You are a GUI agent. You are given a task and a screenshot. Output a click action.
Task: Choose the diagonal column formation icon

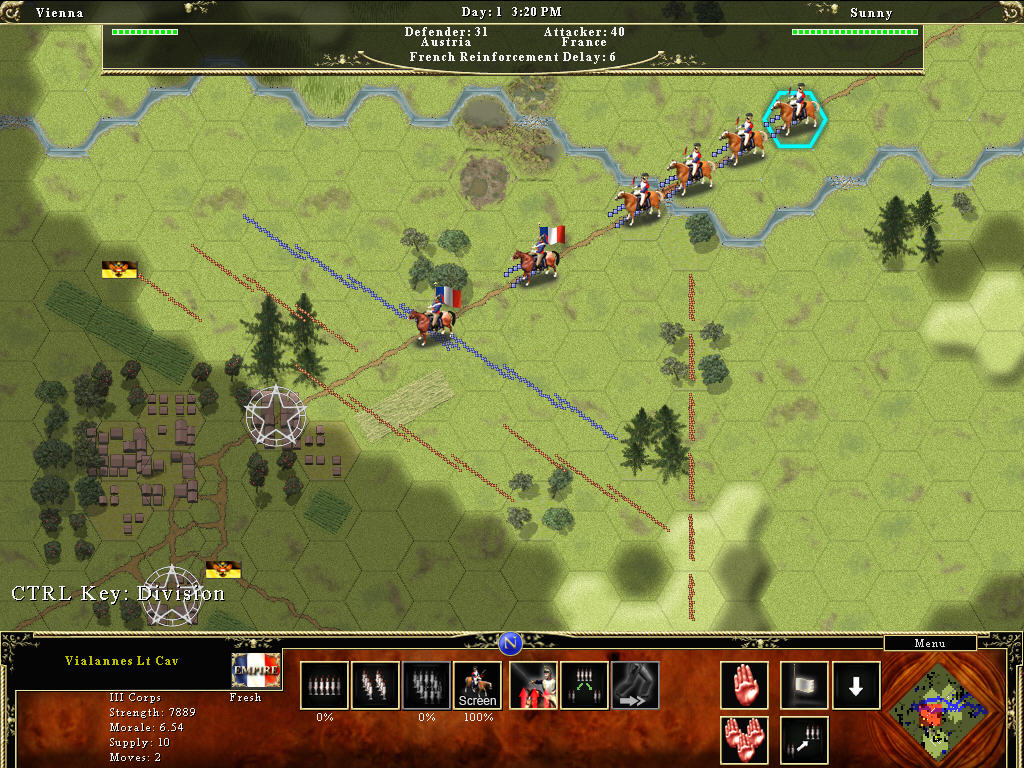(x=375, y=685)
